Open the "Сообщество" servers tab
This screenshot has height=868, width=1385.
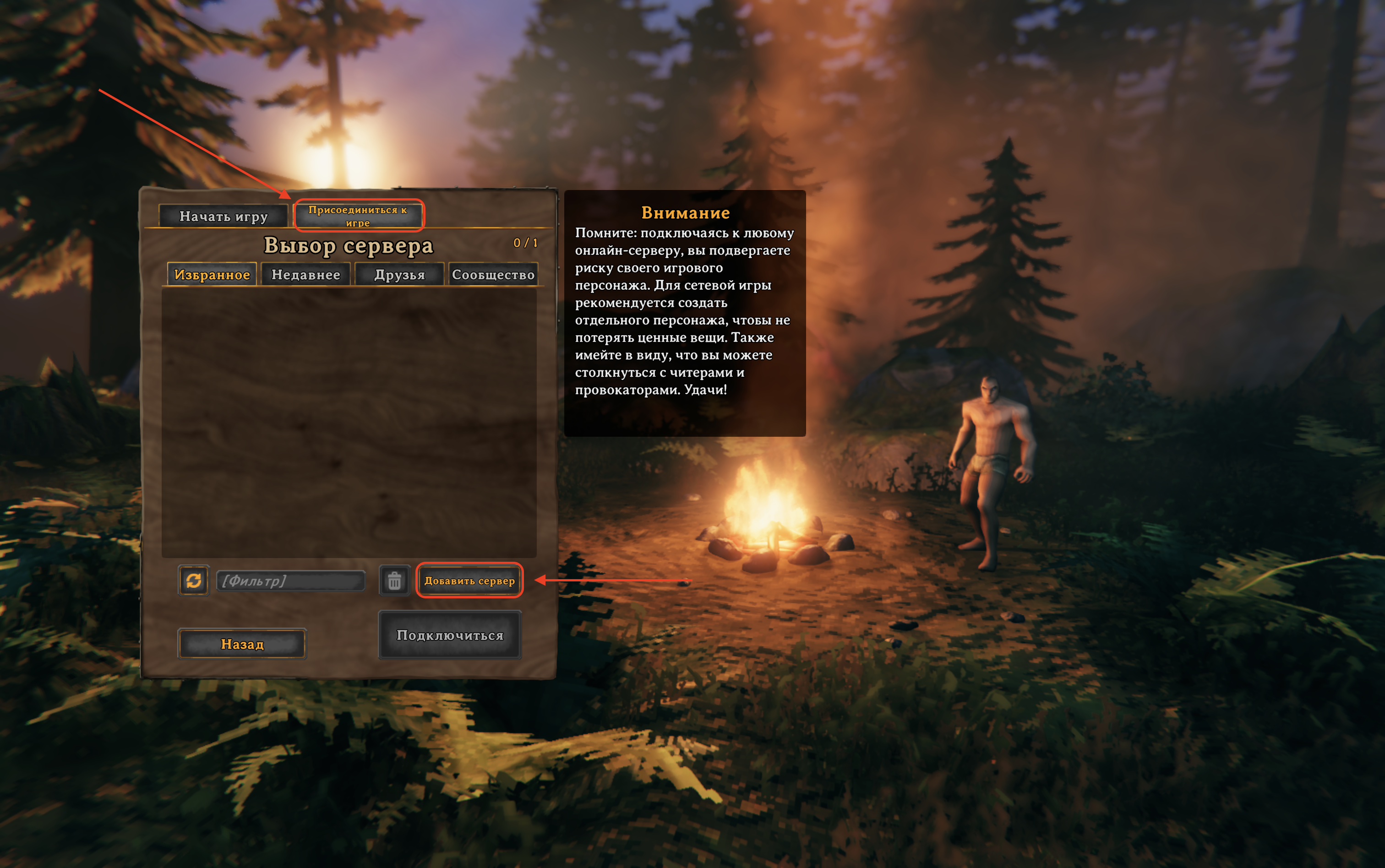point(493,274)
